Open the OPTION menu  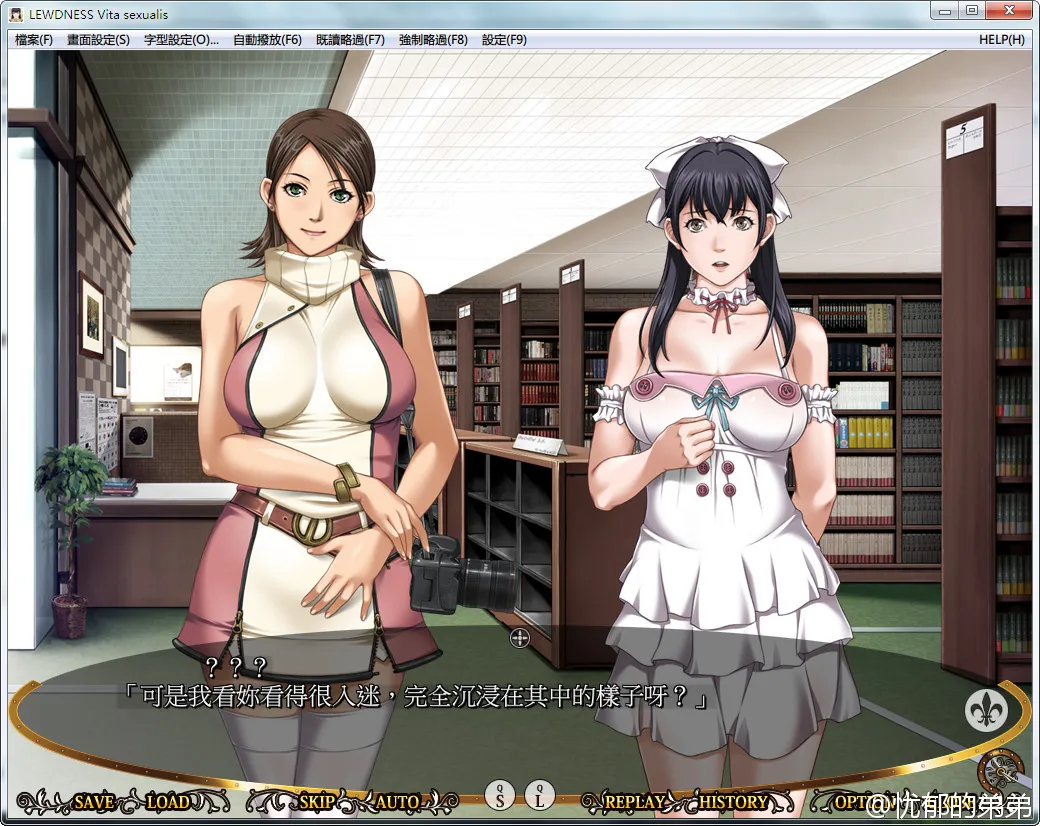click(x=852, y=802)
